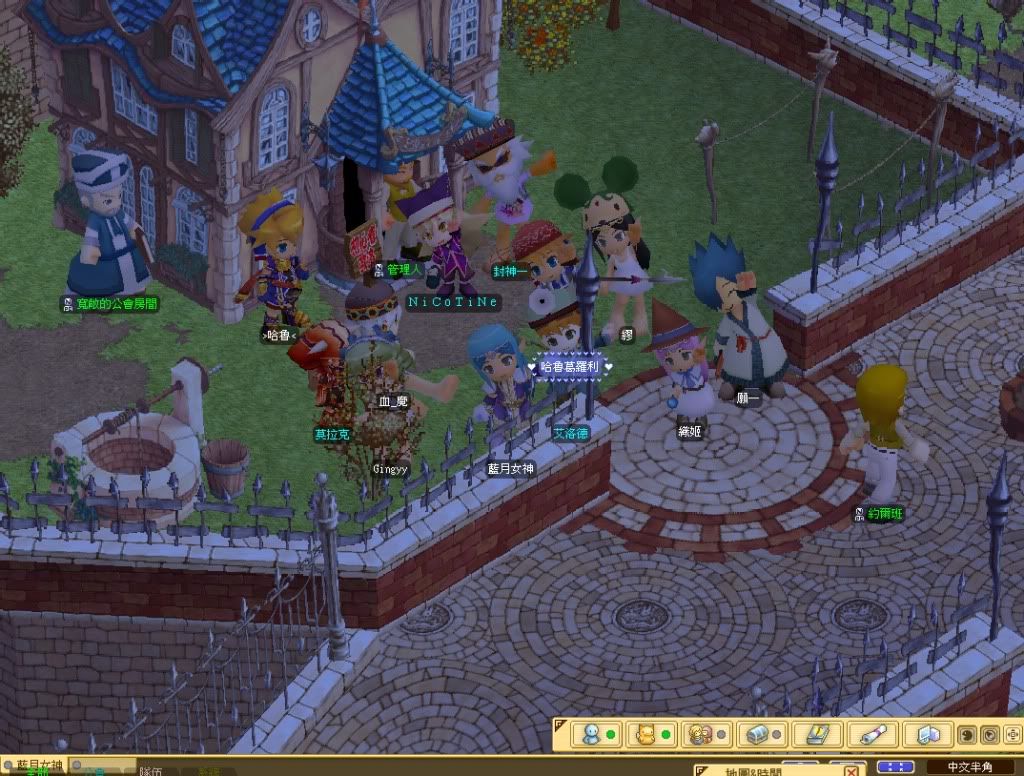This screenshot has width=1024, height=776.
Task: Close the 地圖&時間 map panel
Action: [851, 769]
